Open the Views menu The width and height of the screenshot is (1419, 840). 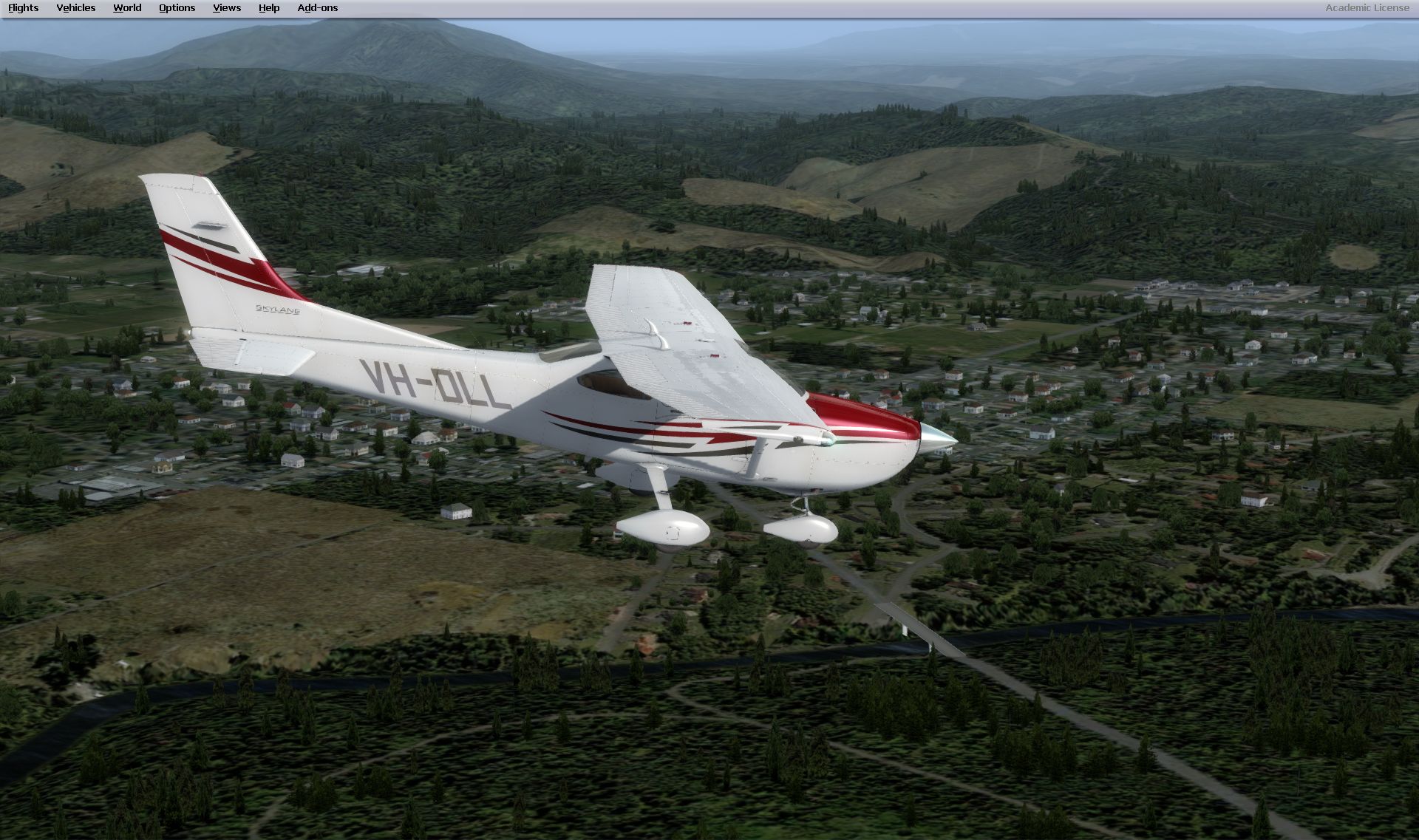(226, 8)
